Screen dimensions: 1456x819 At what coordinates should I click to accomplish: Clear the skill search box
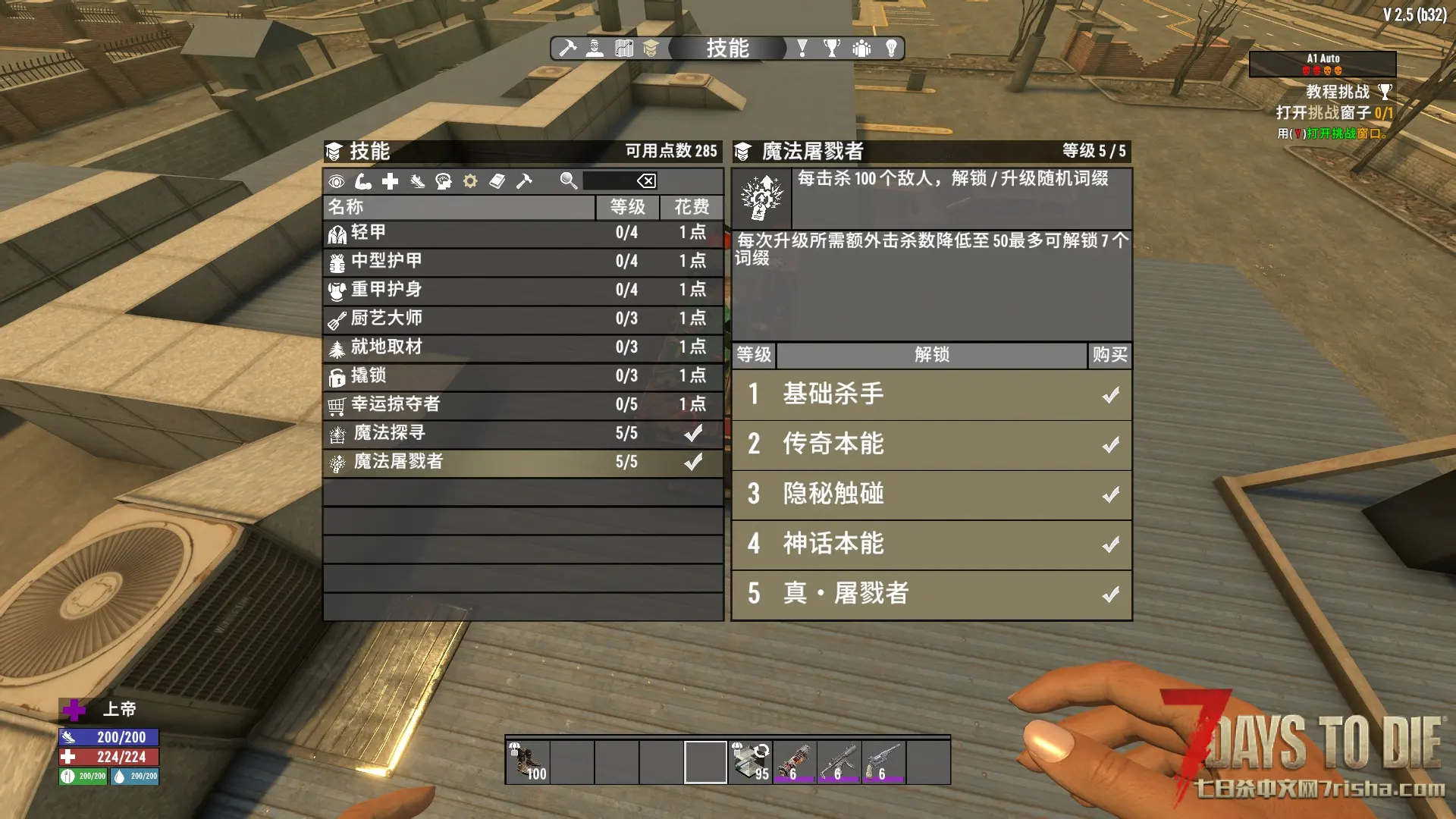[x=646, y=181]
